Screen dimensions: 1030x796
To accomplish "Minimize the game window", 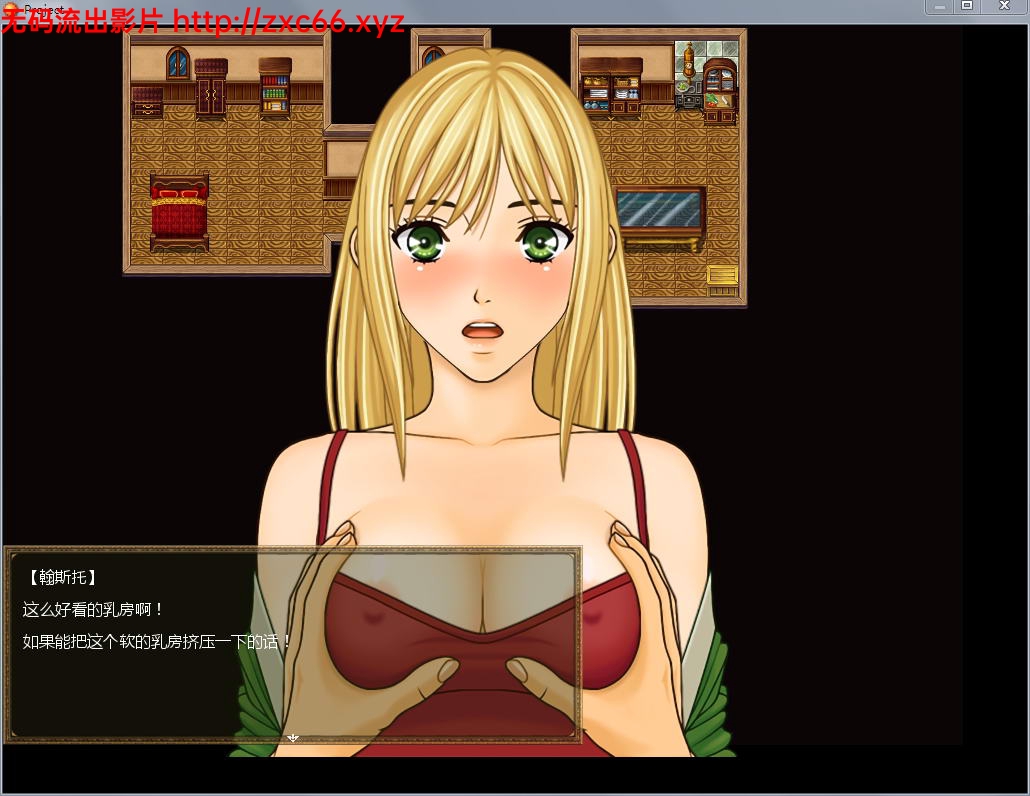I will (x=940, y=6).
